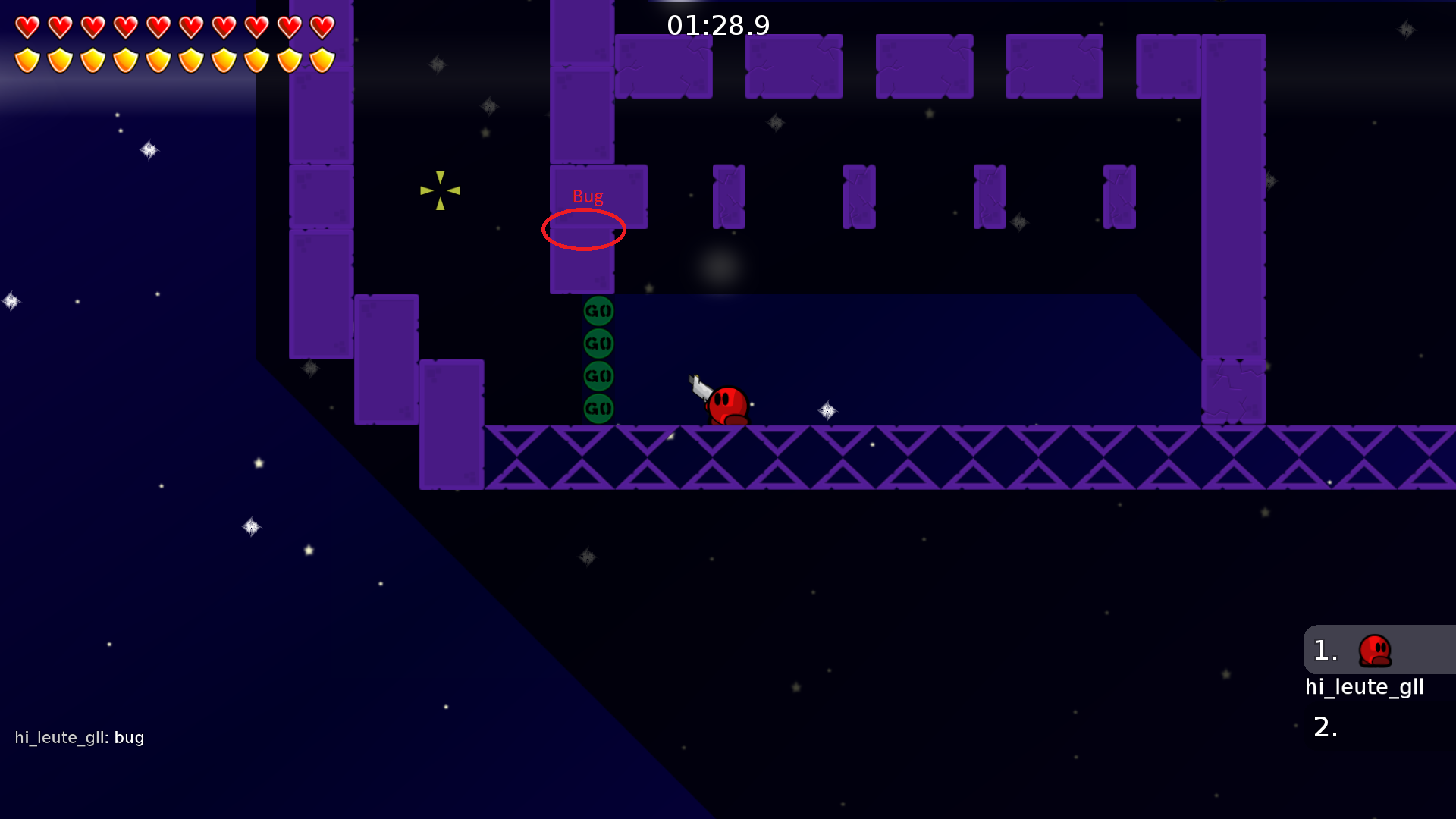Select the Bug label annotation

point(588,196)
